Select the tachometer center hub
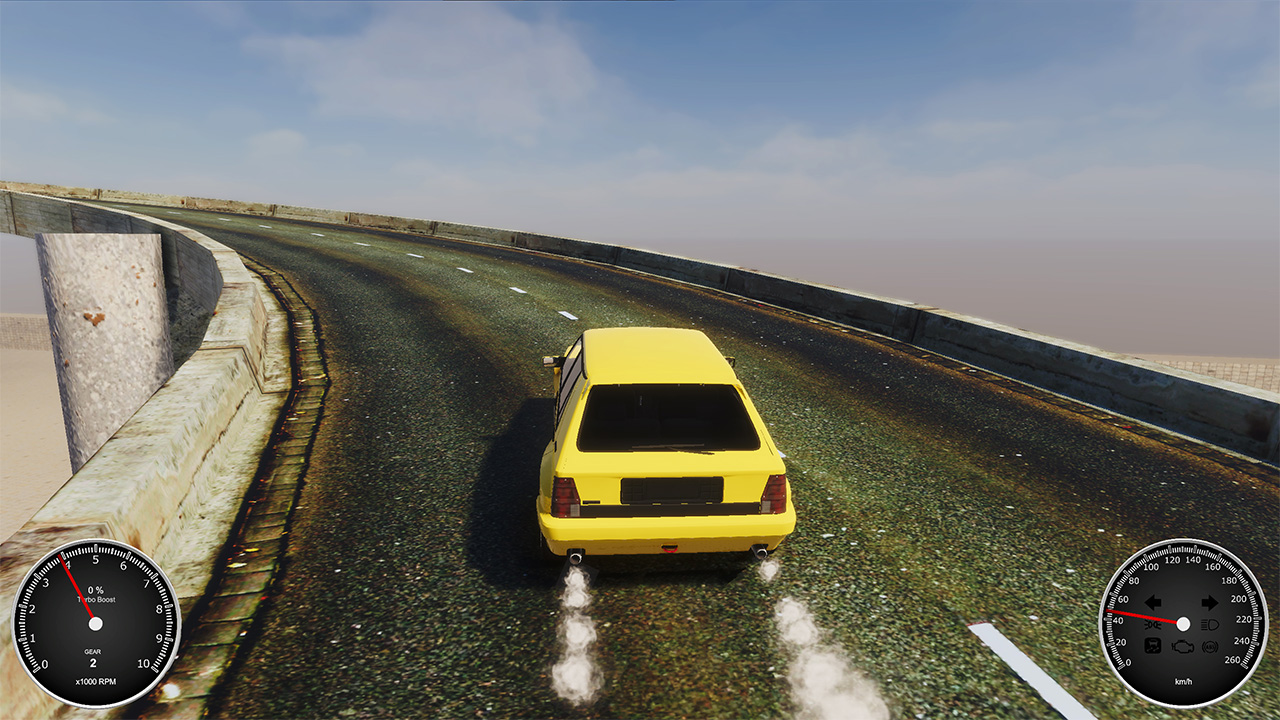The image size is (1280, 720). (x=95, y=624)
